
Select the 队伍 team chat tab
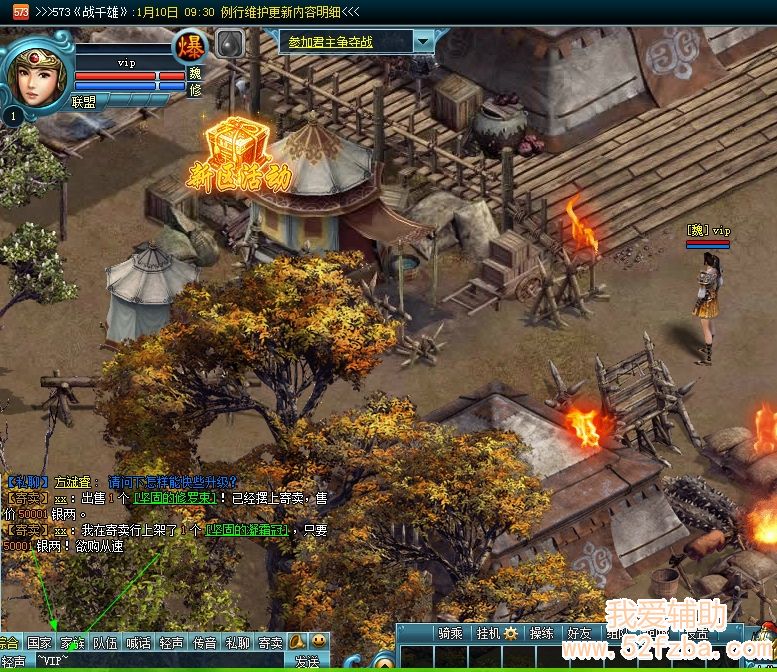click(x=105, y=643)
